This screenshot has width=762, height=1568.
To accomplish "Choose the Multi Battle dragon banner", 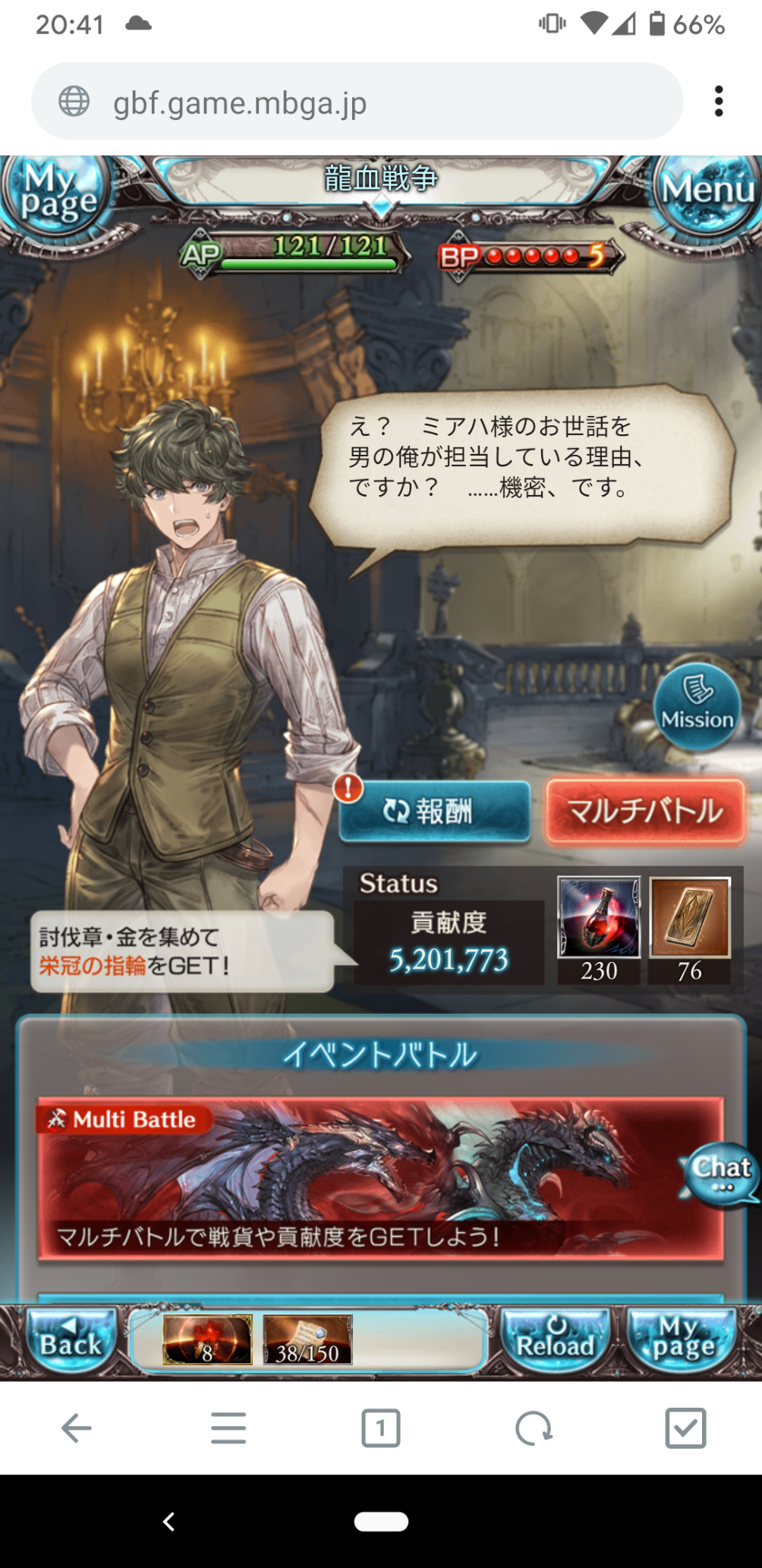I will pyautogui.click(x=379, y=1178).
